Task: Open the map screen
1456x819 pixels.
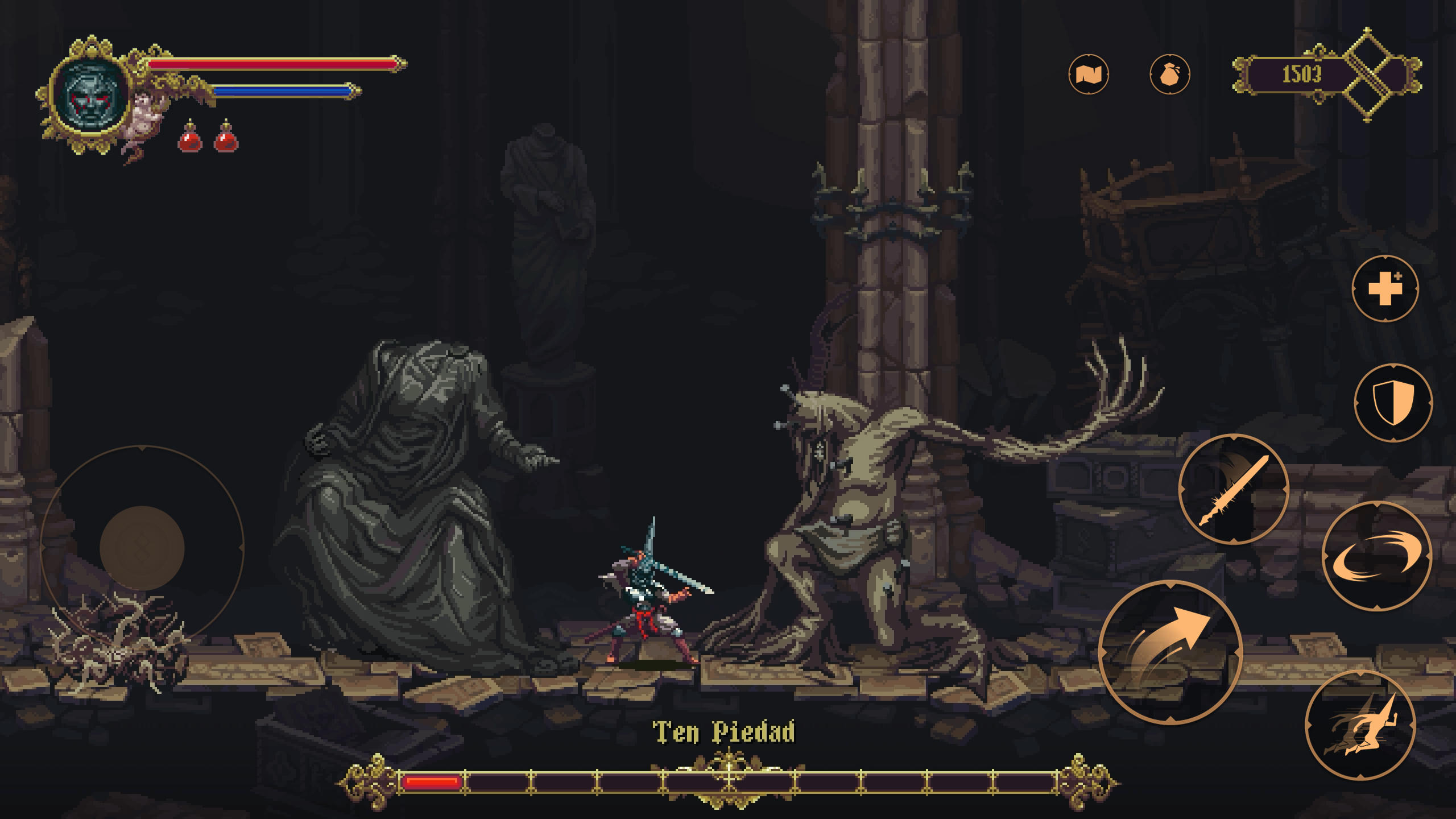Action: click(1089, 73)
